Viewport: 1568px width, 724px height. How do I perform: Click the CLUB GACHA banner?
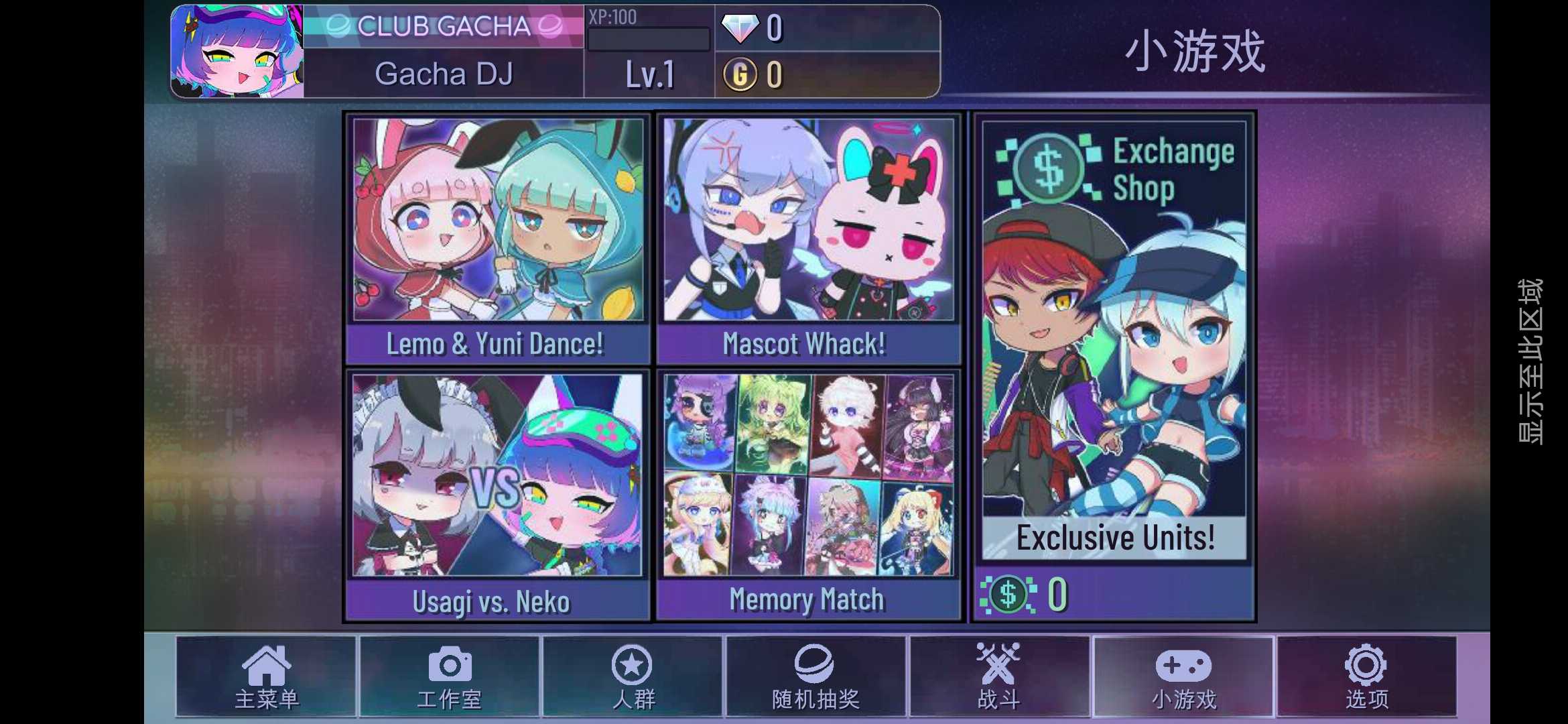(444, 25)
